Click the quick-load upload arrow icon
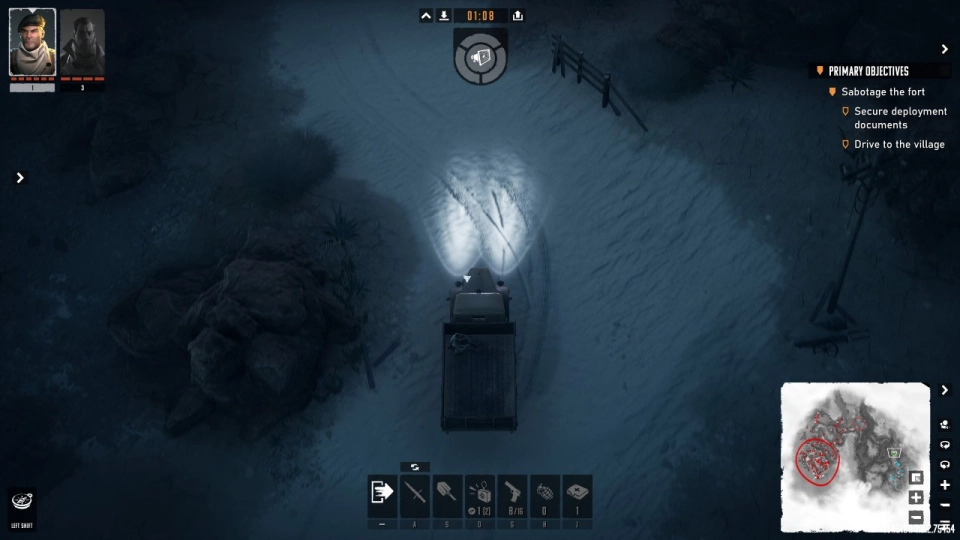Screen dimensions: 960x540 [517, 16]
